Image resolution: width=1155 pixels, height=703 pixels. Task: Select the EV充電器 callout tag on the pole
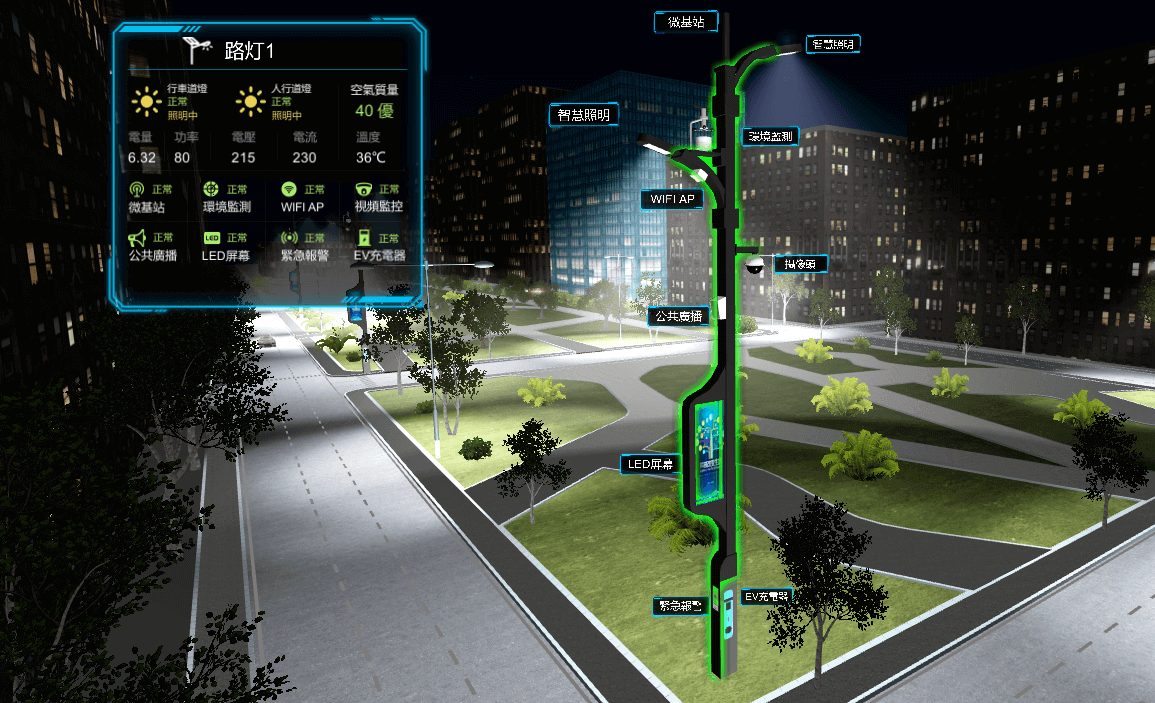coord(767,597)
